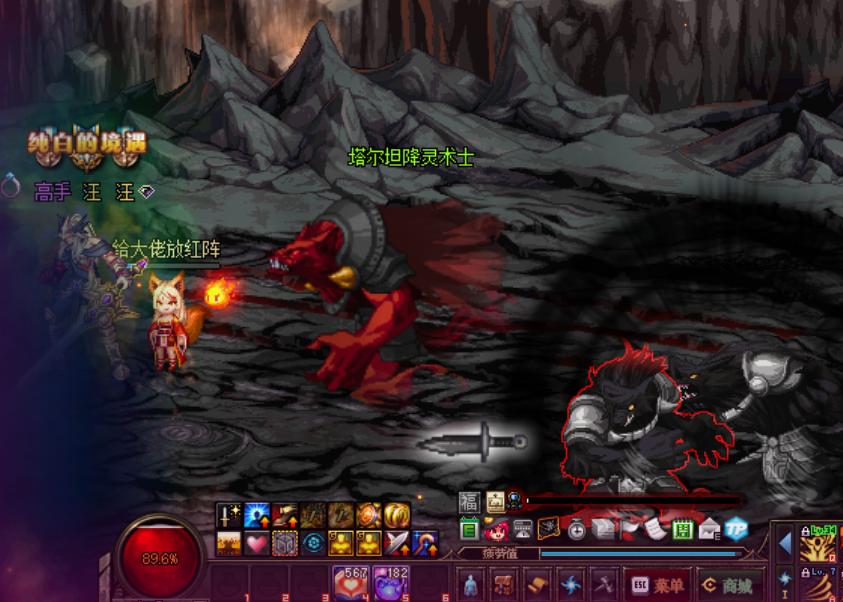This screenshot has width=843, height=602.
Task: Click the crossed hammer tools button
Action: 601,585
